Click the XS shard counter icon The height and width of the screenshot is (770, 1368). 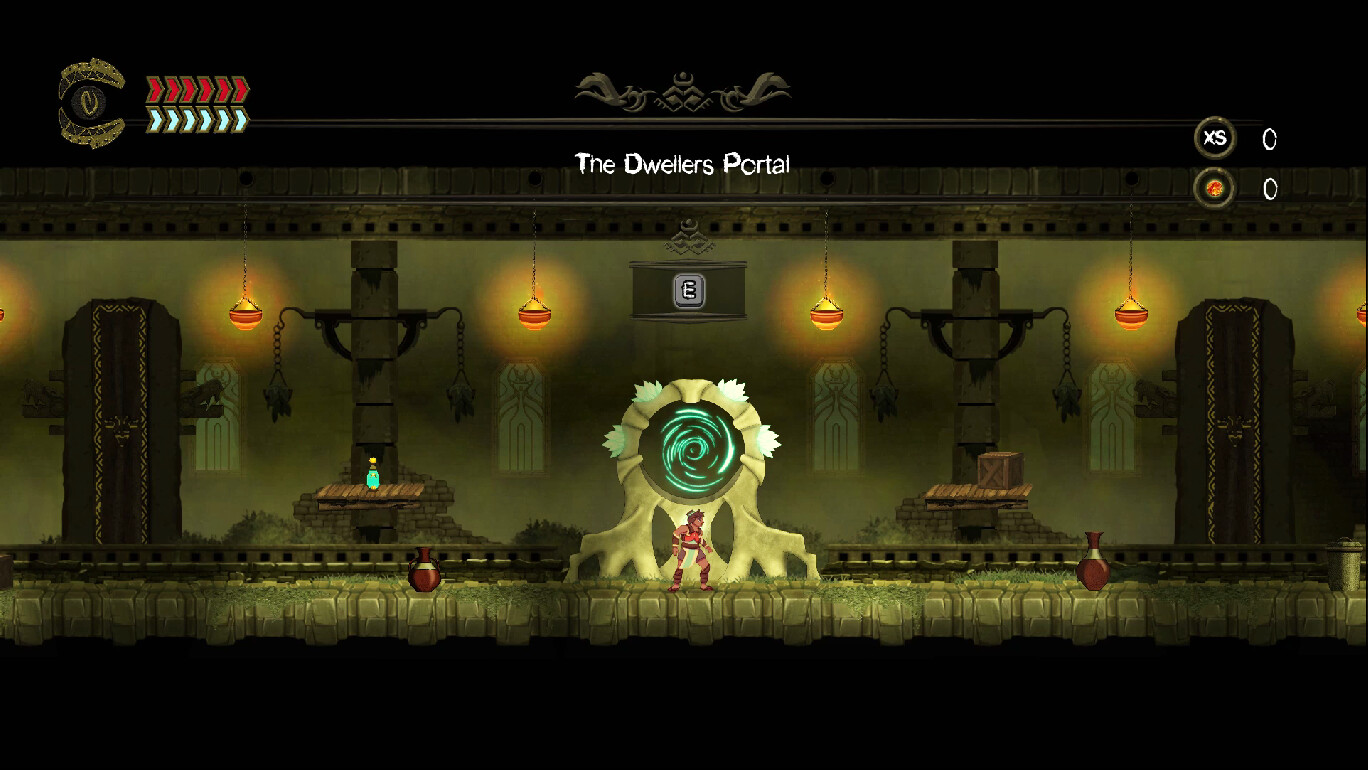point(1215,139)
